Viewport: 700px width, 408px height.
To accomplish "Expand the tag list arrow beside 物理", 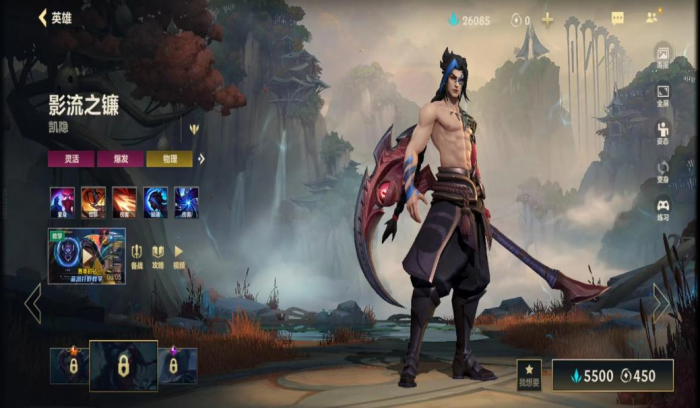I will tap(202, 159).
